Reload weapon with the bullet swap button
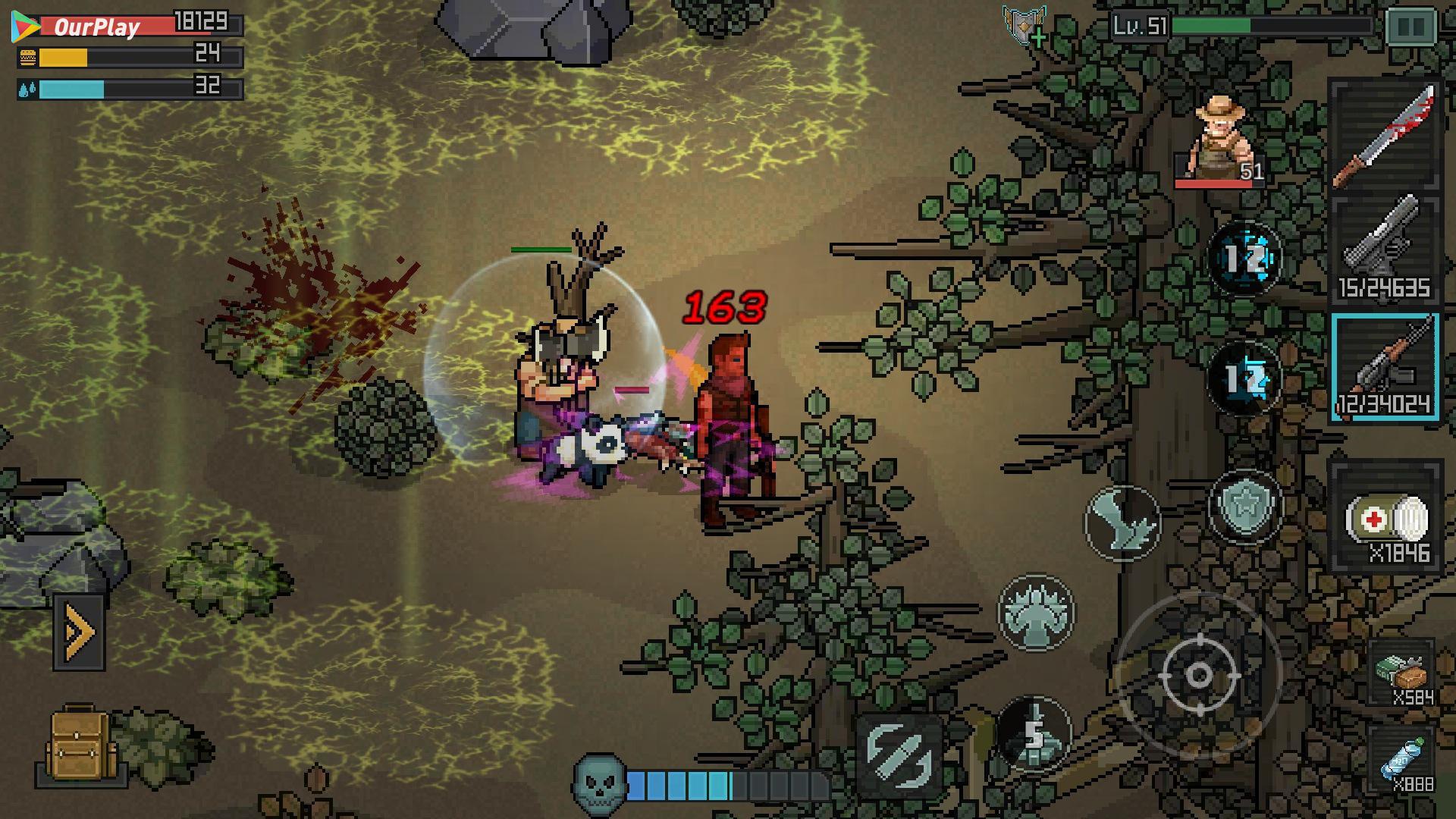 [x=899, y=754]
